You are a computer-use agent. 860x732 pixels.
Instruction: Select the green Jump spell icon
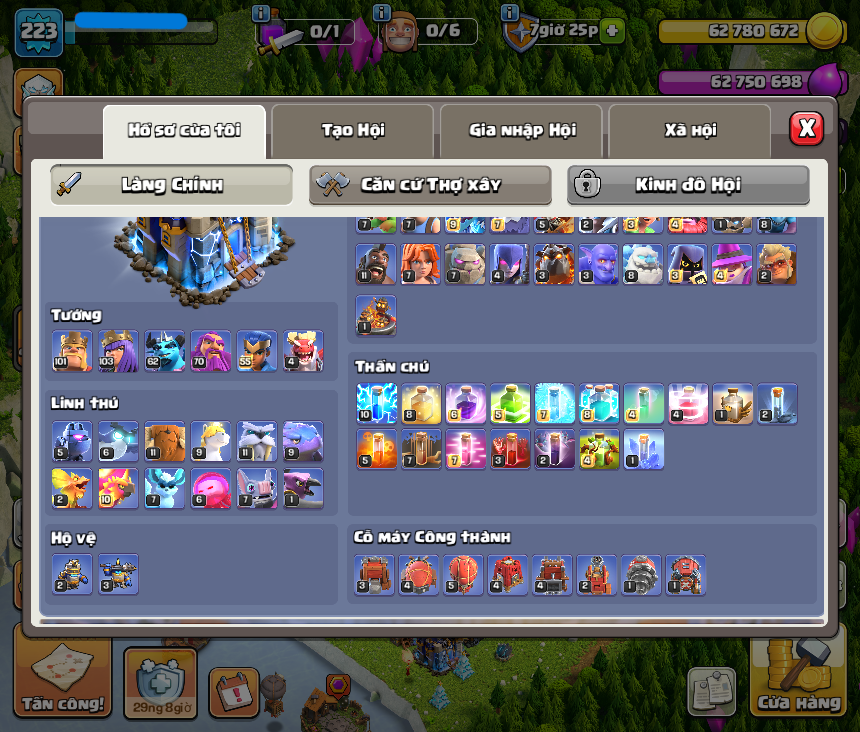point(509,403)
